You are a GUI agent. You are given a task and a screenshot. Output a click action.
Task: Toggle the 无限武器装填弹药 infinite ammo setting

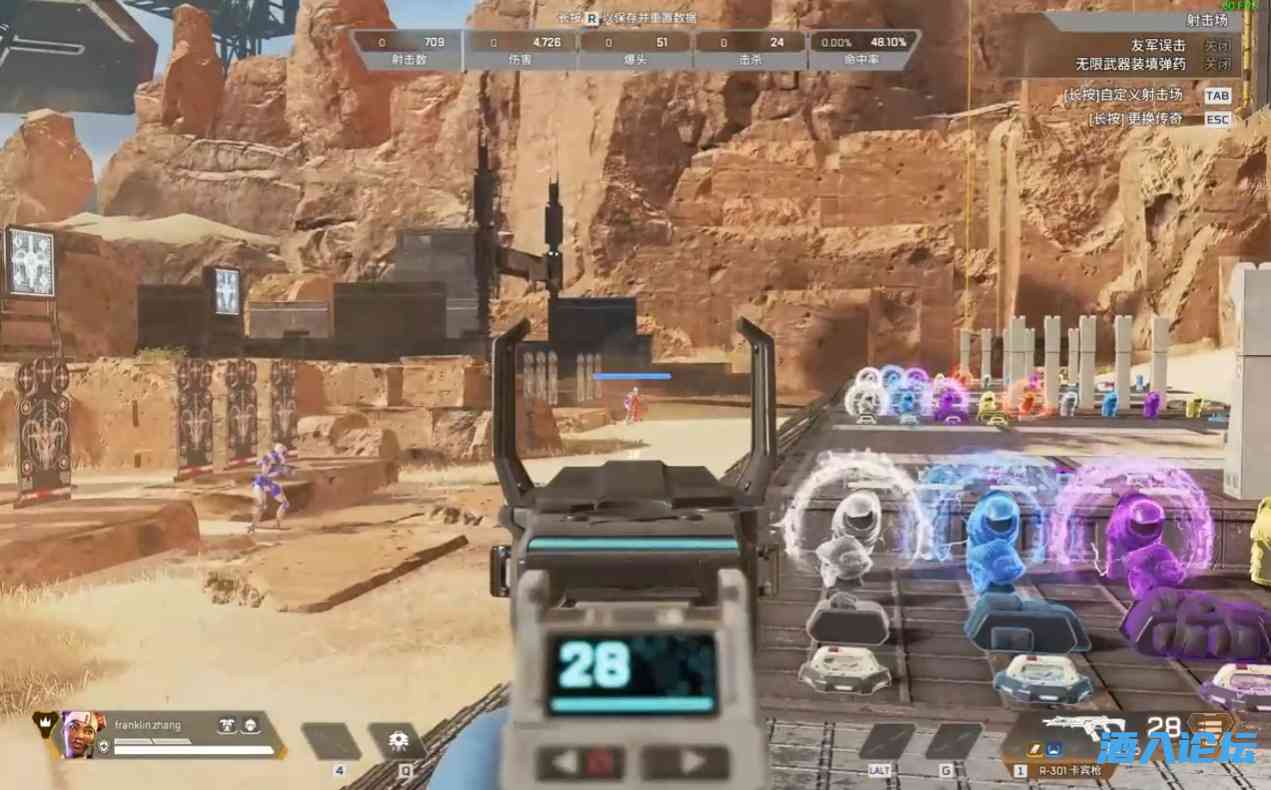tap(1216, 65)
